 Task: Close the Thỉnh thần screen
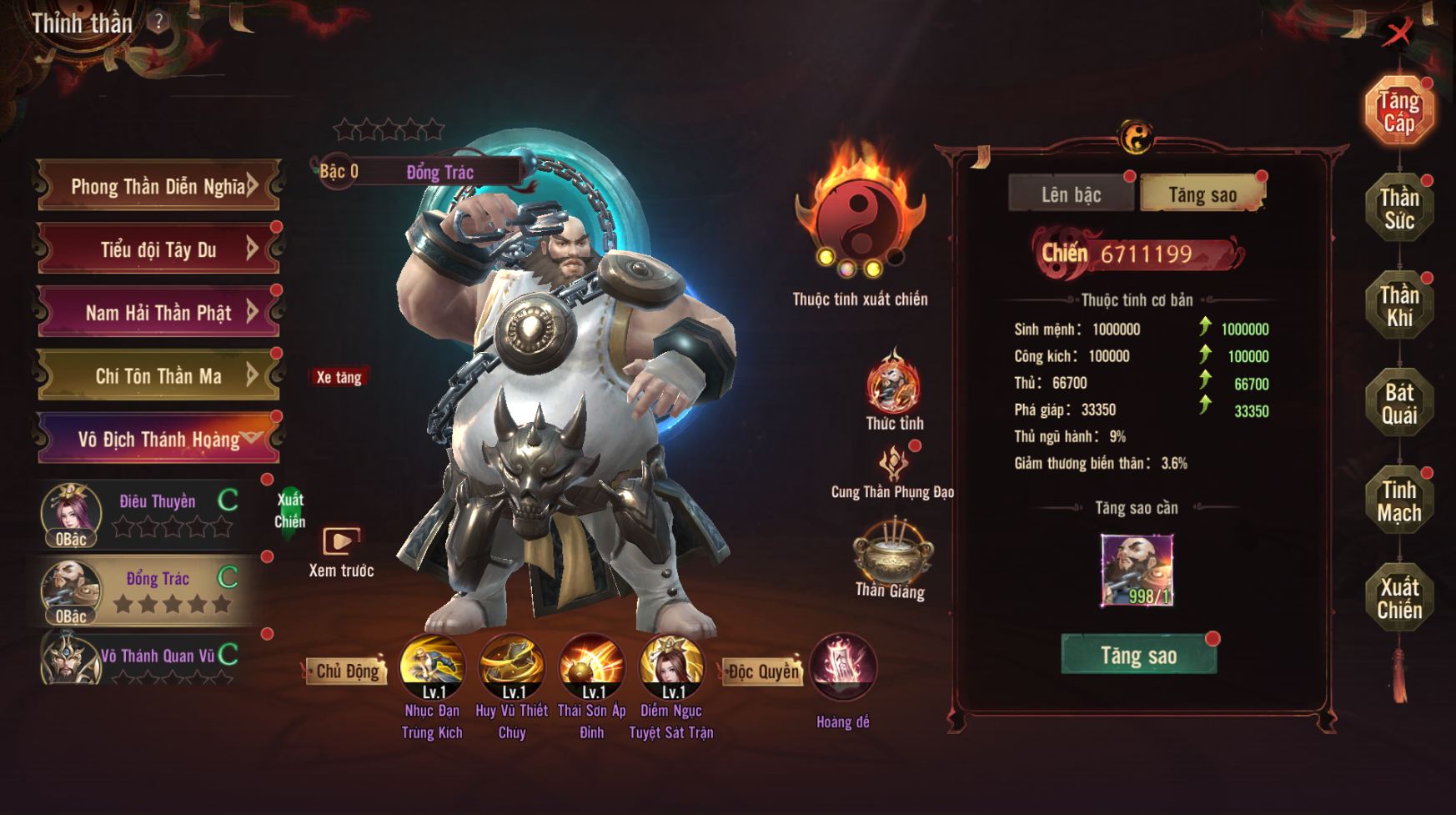coord(1399,33)
